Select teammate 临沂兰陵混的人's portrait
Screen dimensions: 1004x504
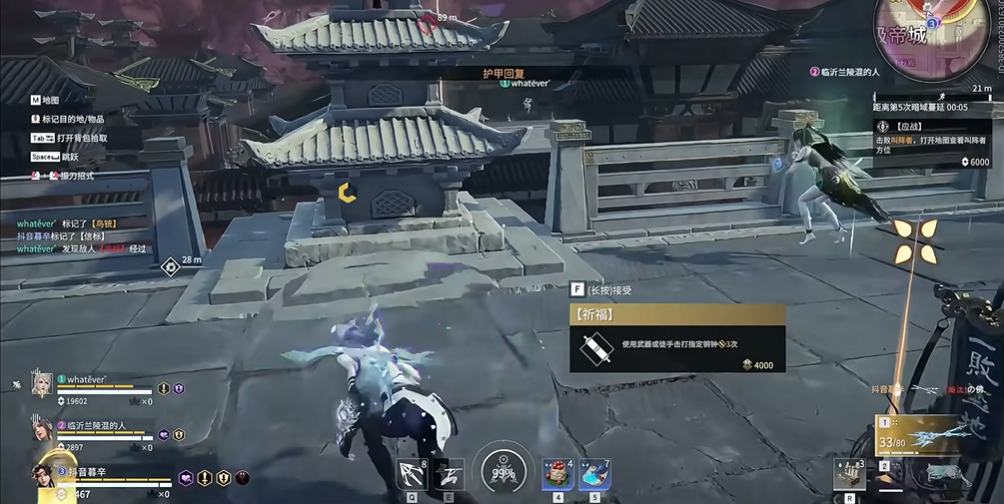[42, 430]
